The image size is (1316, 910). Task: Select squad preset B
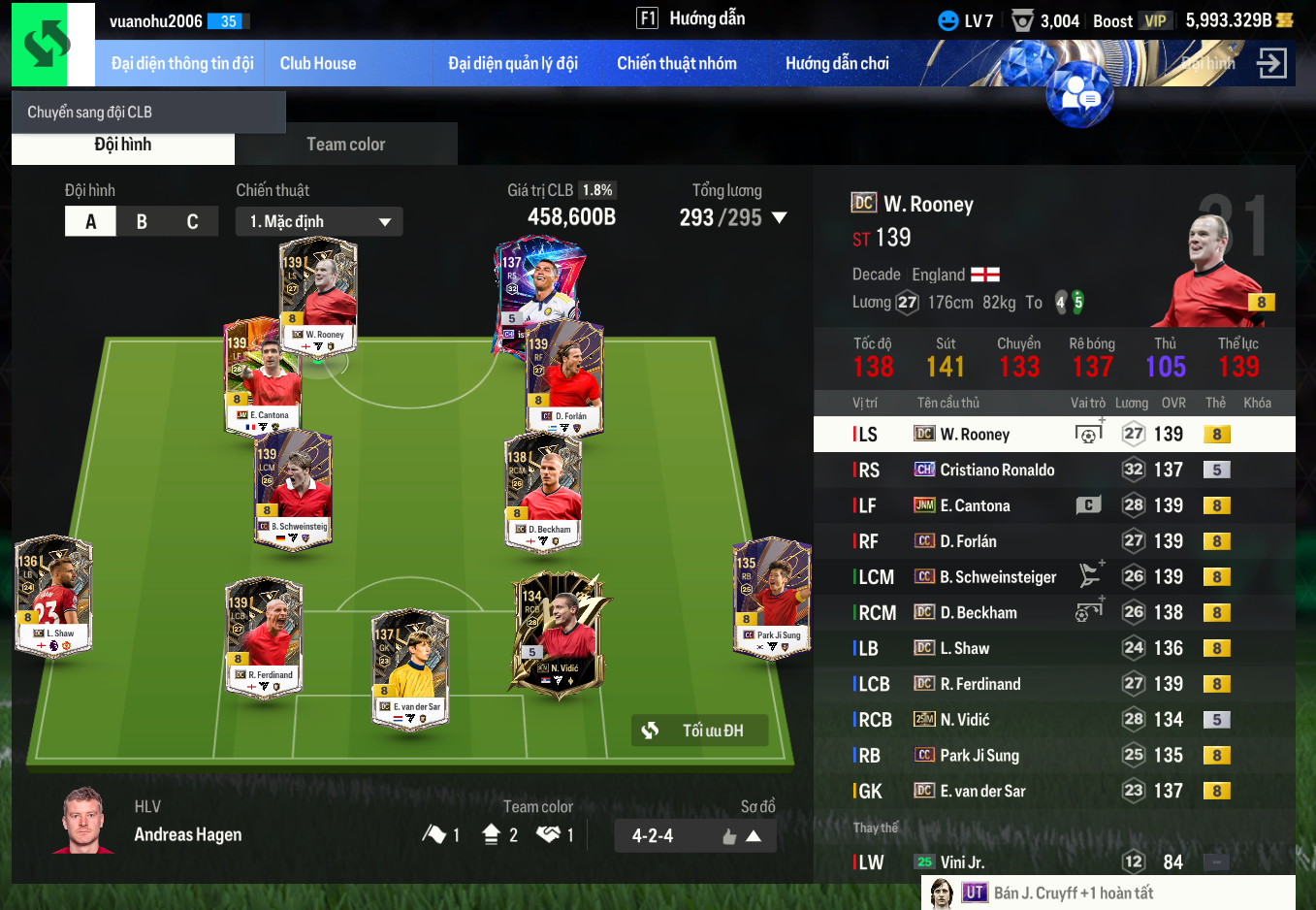click(142, 221)
